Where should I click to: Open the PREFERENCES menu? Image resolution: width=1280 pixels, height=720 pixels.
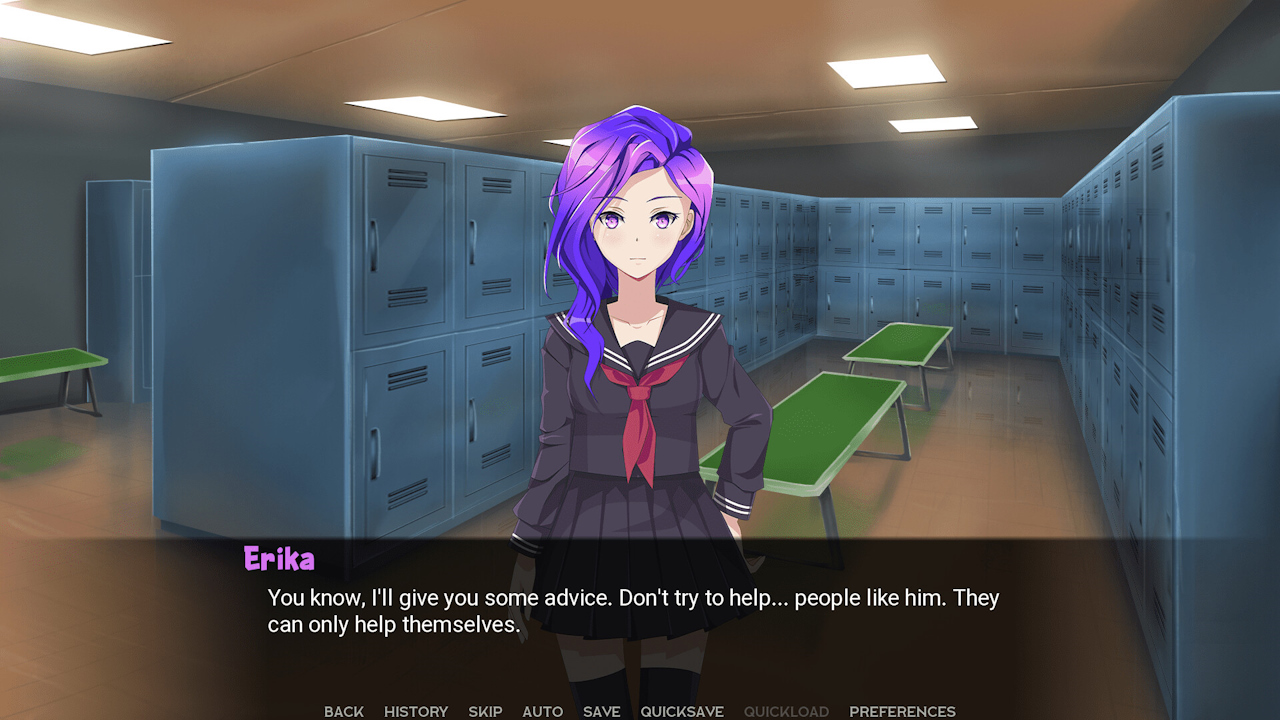(903, 711)
